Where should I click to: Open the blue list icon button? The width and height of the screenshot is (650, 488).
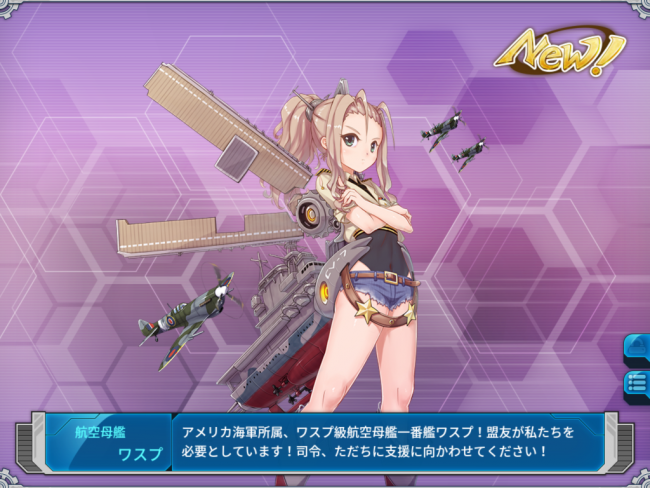pos(637,382)
